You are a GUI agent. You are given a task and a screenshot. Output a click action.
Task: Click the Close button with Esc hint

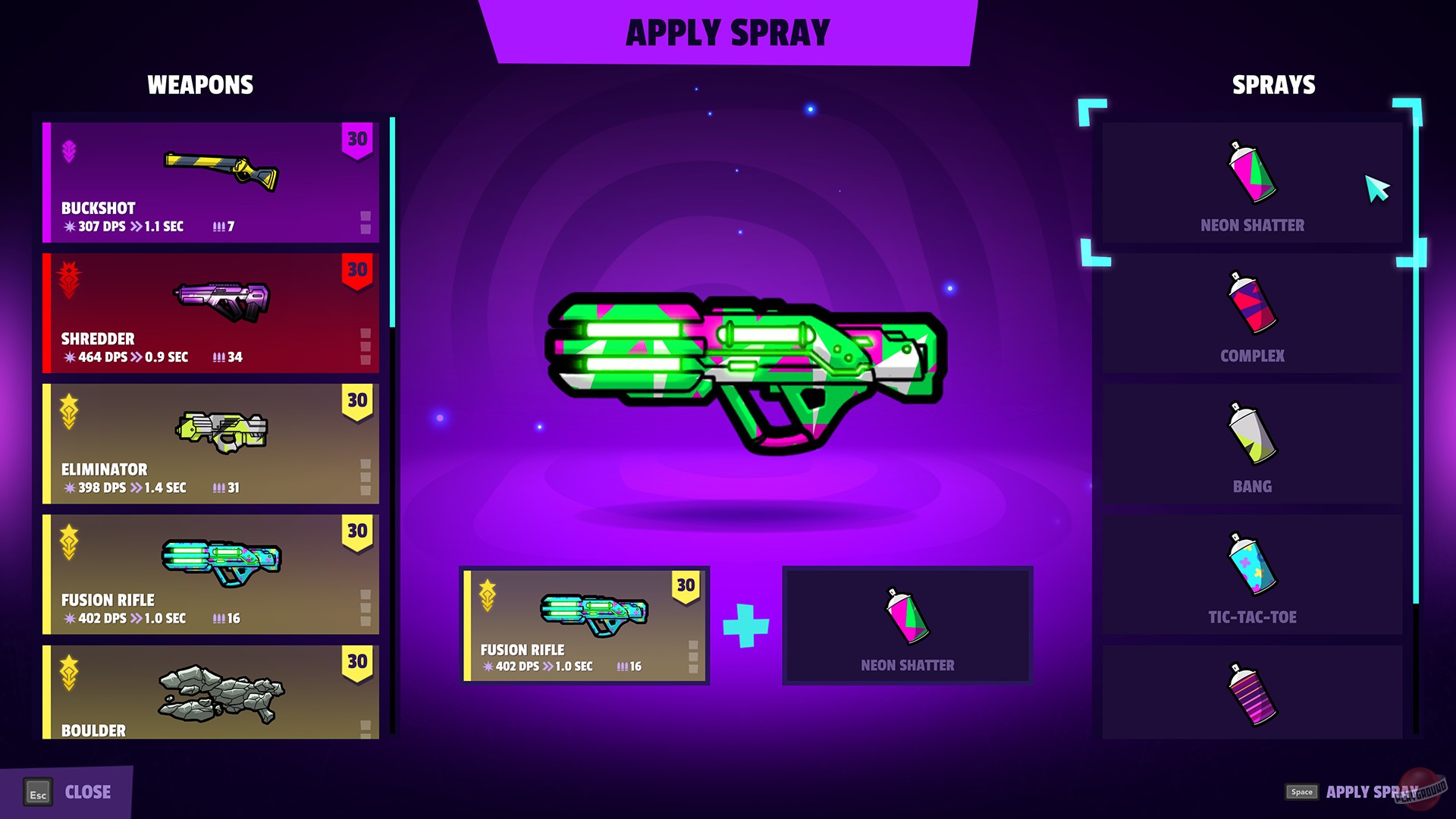point(68,792)
